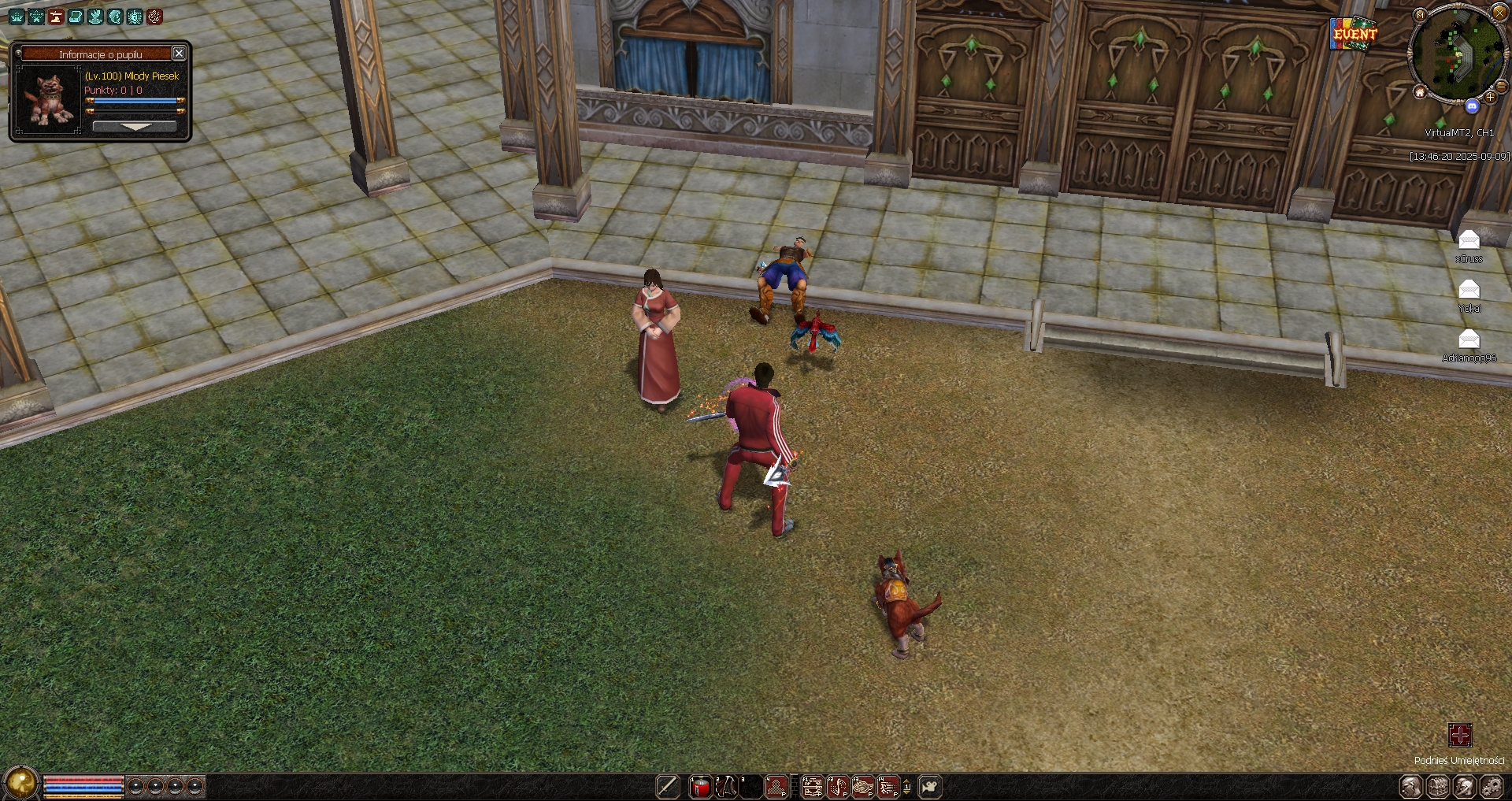Open the gears settings menu
This screenshot has height=801, width=1512.
[x=1492, y=787]
